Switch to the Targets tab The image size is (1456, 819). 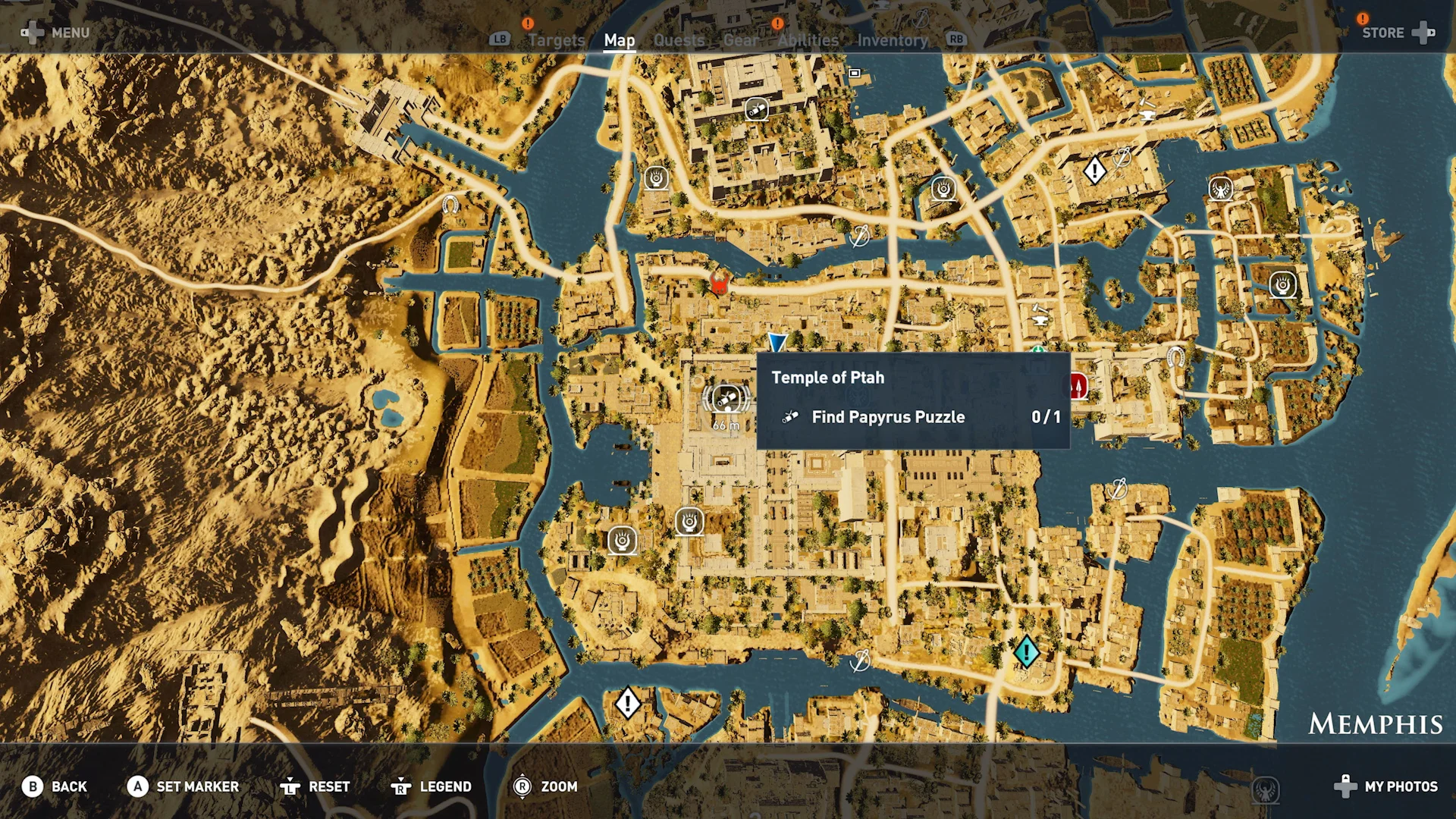pos(556,40)
